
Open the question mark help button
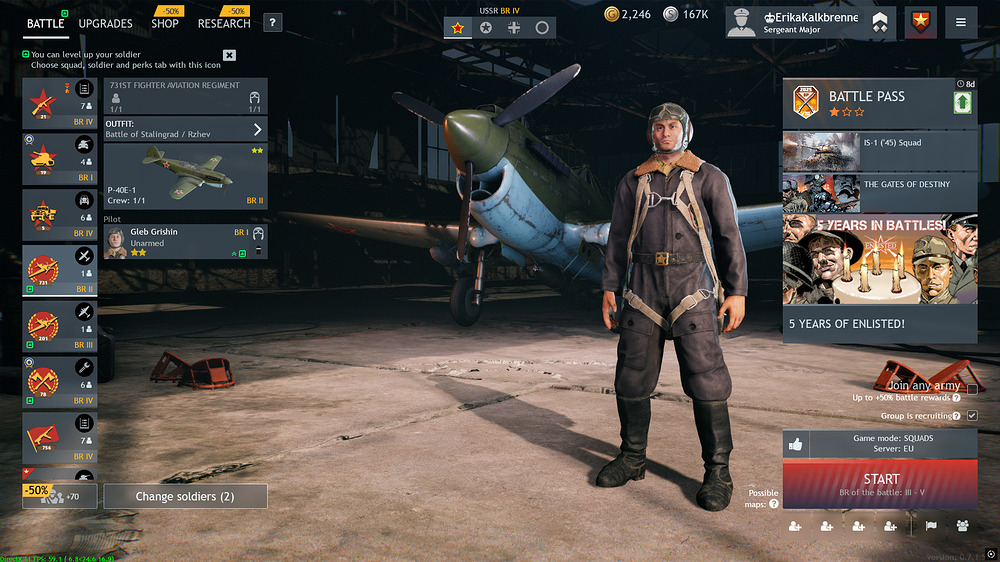[x=272, y=23]
